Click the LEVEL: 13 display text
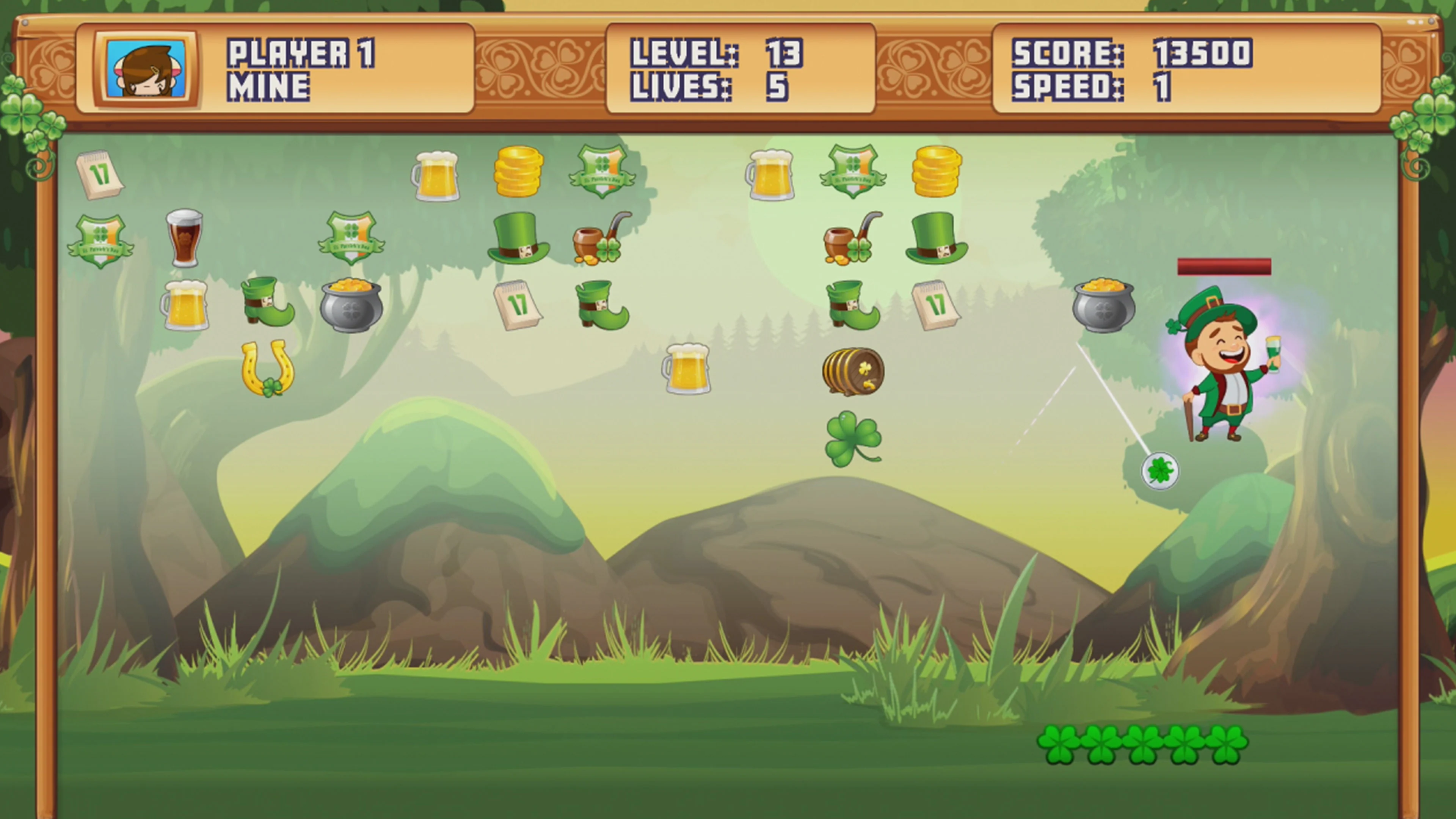 click(715, 54)
